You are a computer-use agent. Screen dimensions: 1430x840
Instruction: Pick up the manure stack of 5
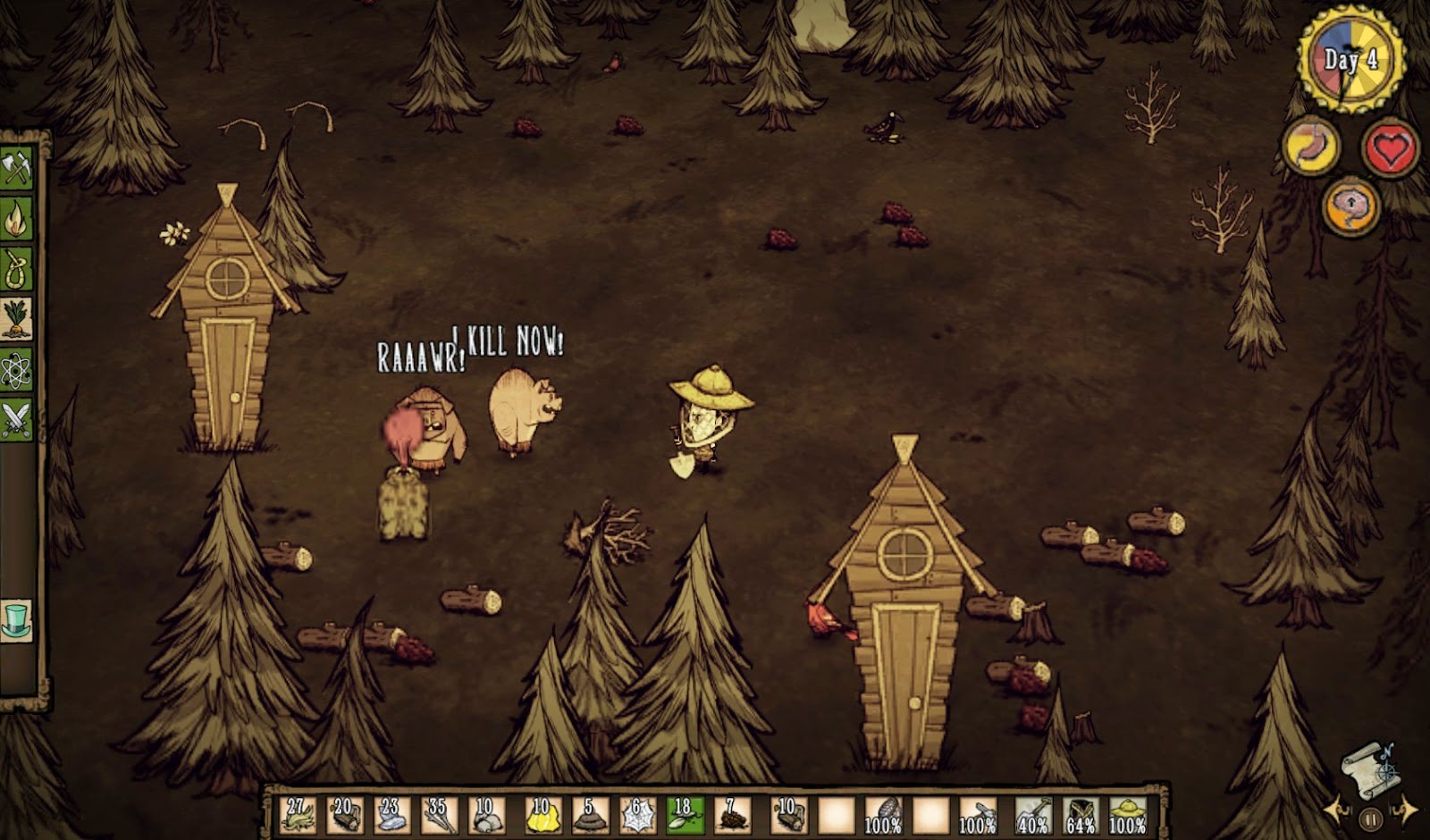(590, 814)
